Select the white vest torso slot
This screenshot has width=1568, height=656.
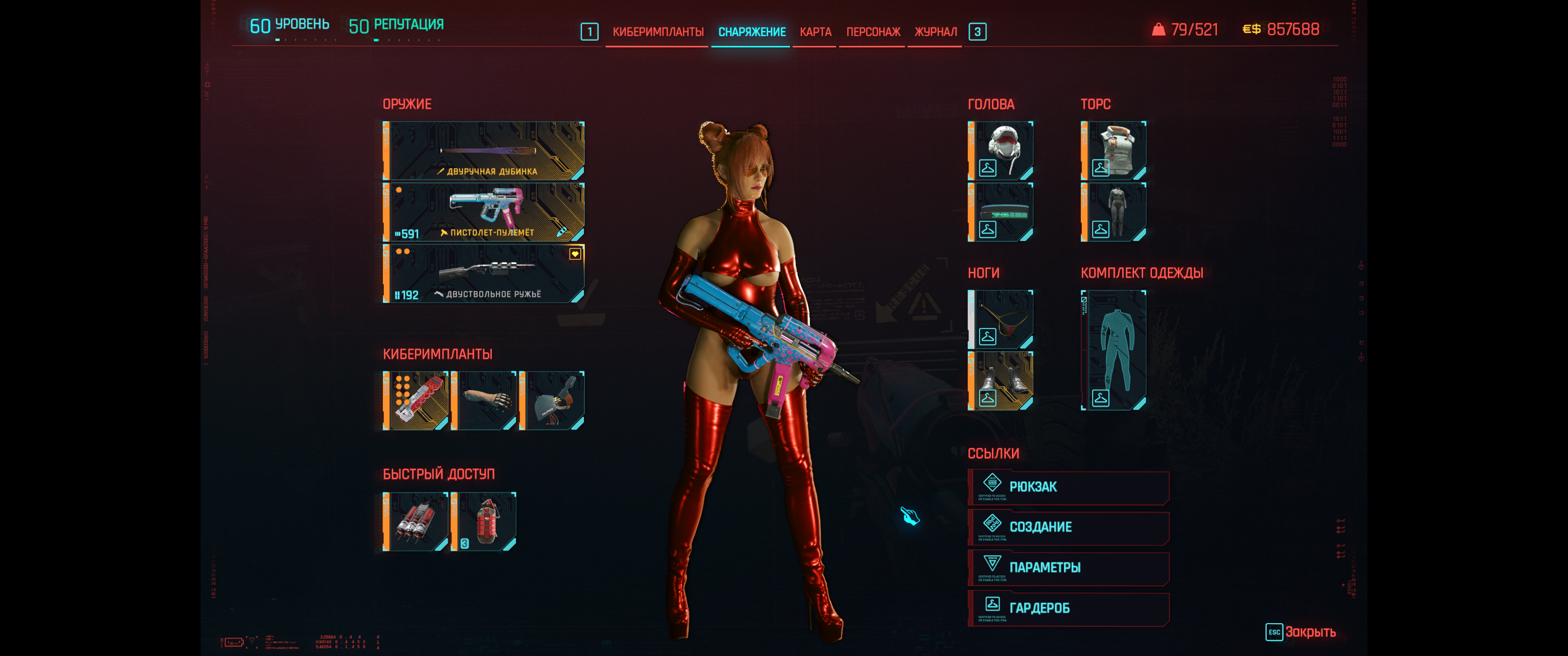[x=1113, y=150]
